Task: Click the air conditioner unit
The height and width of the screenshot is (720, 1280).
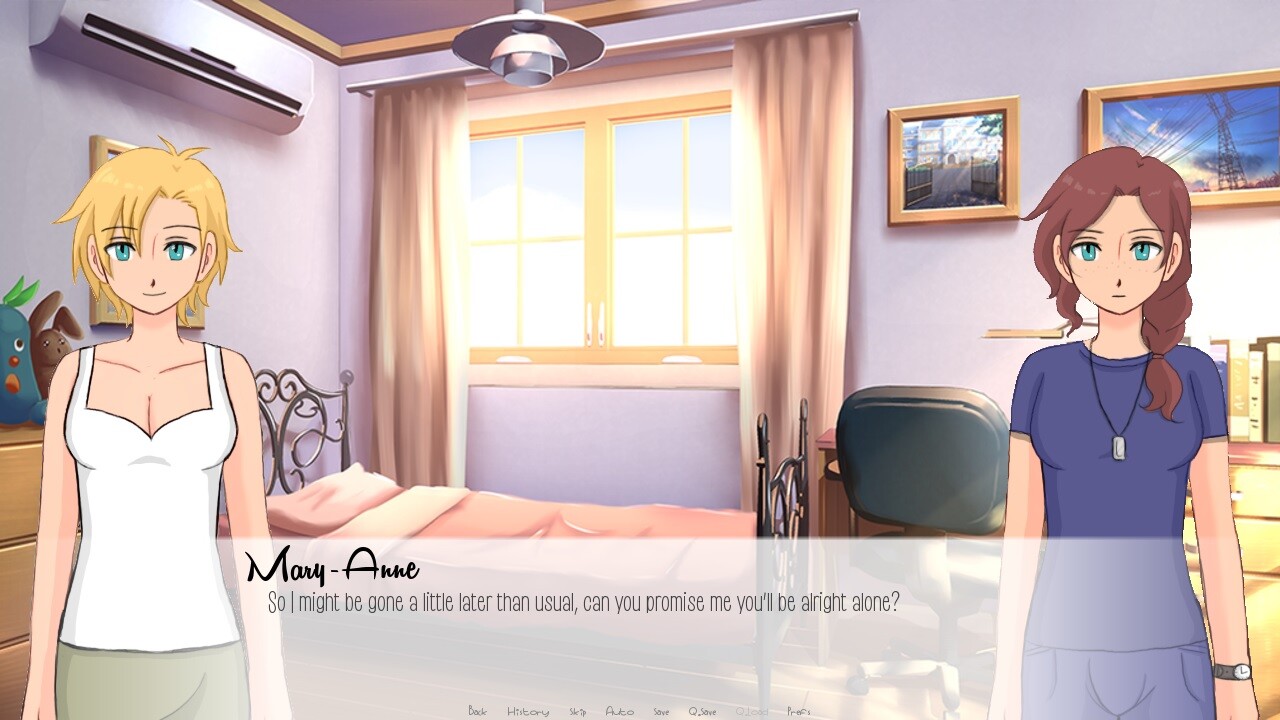Action: tap(170, 60)
